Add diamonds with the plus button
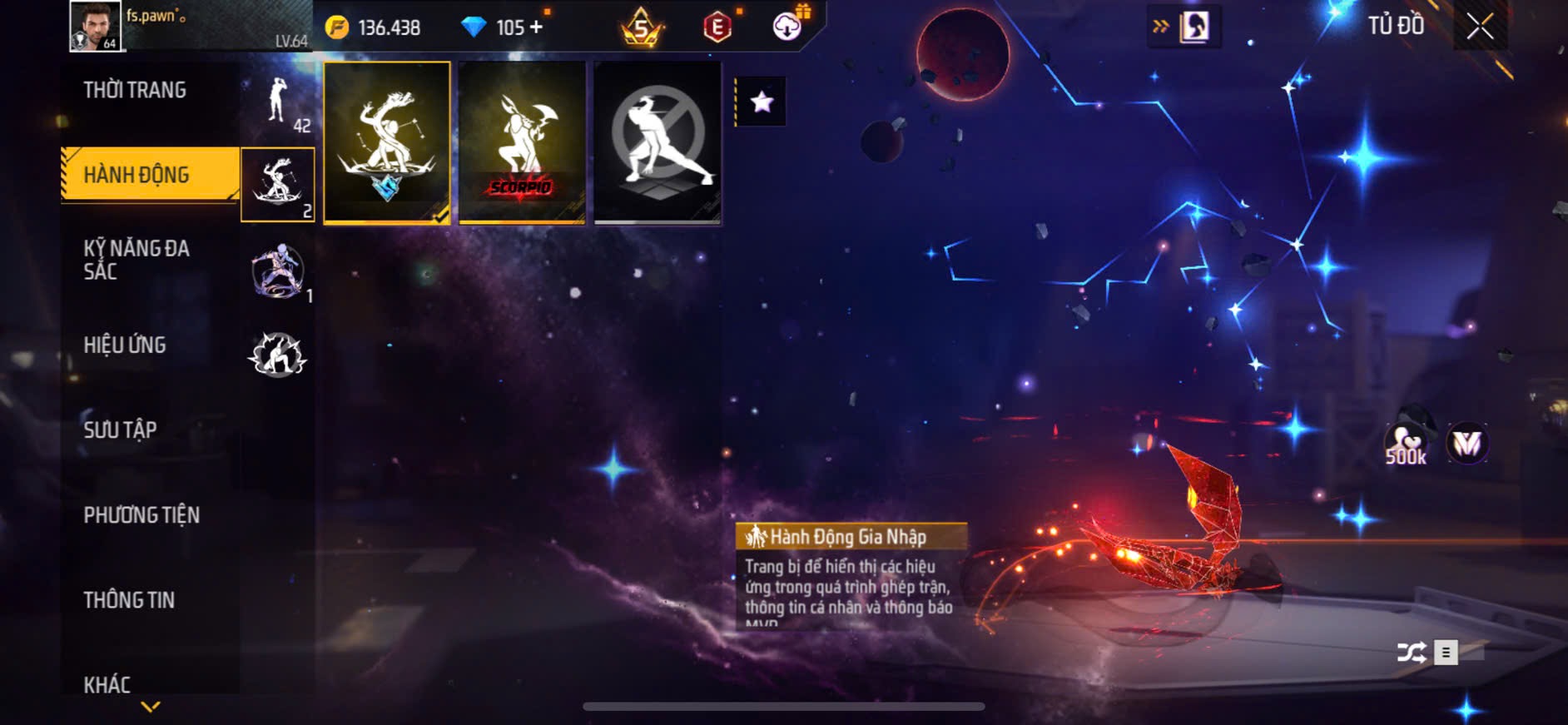The width and height of the screenshot is (1568, 725). pyautogui.click(x=537, y=27)
